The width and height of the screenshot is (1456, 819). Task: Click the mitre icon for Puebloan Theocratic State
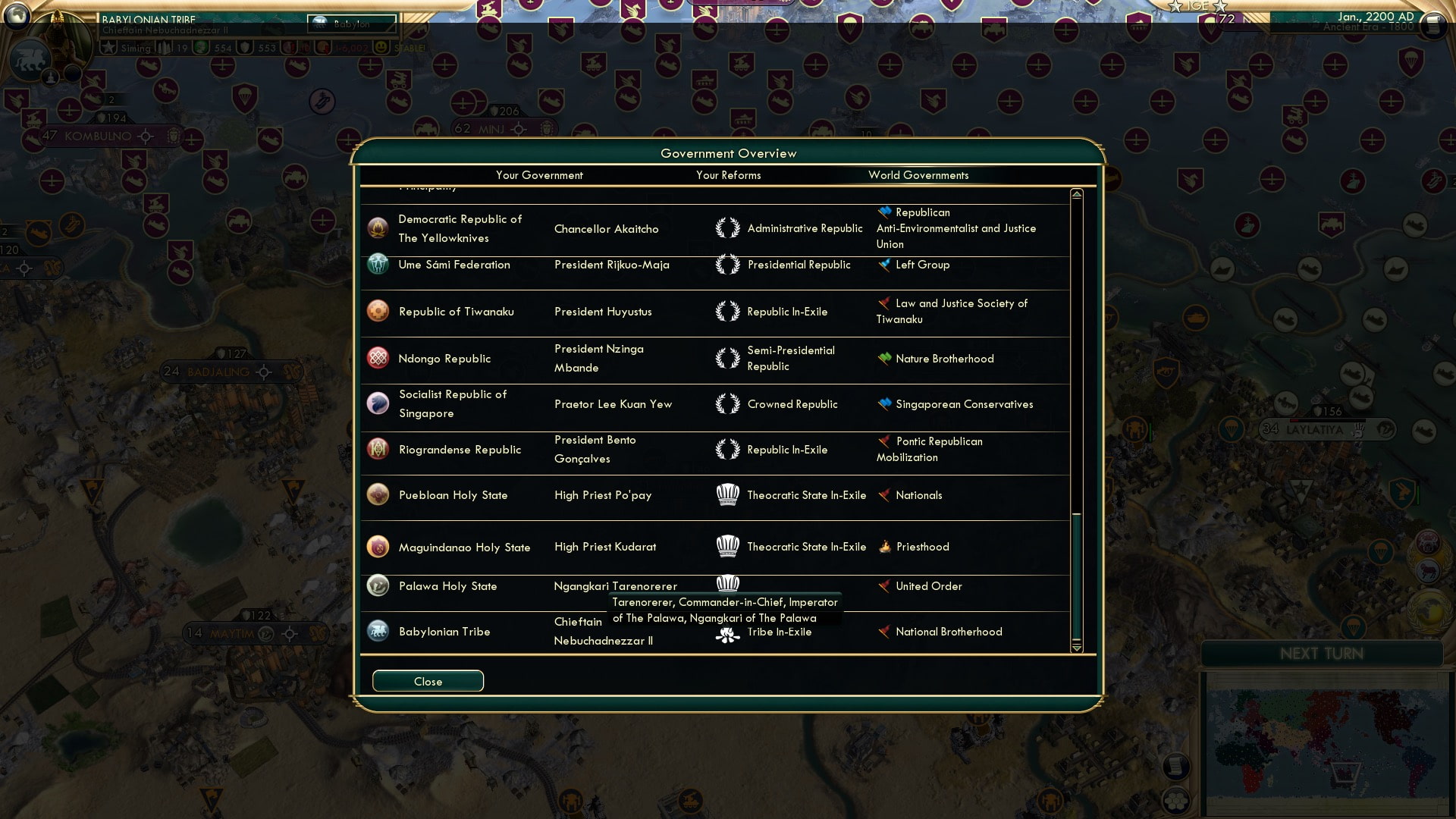(x=729, y=494)
